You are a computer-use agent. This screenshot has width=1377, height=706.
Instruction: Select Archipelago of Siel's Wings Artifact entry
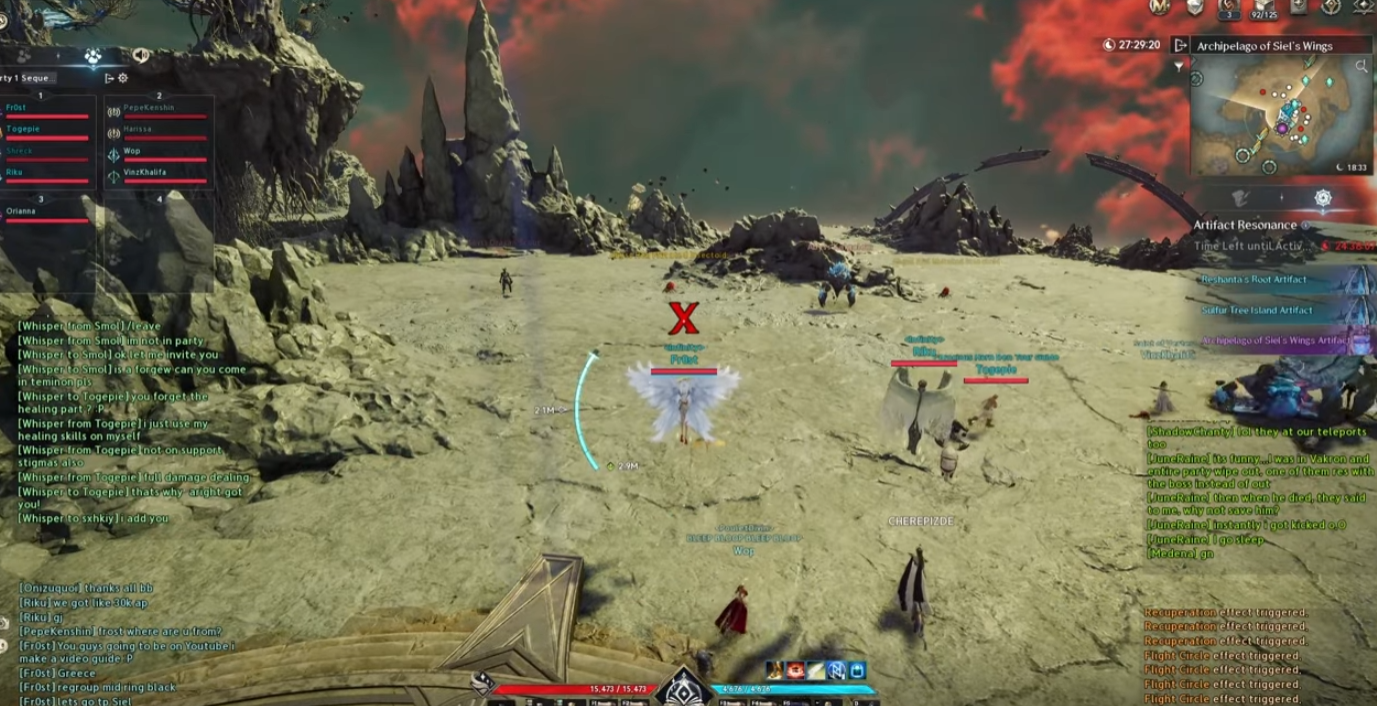click(1277, 341)
